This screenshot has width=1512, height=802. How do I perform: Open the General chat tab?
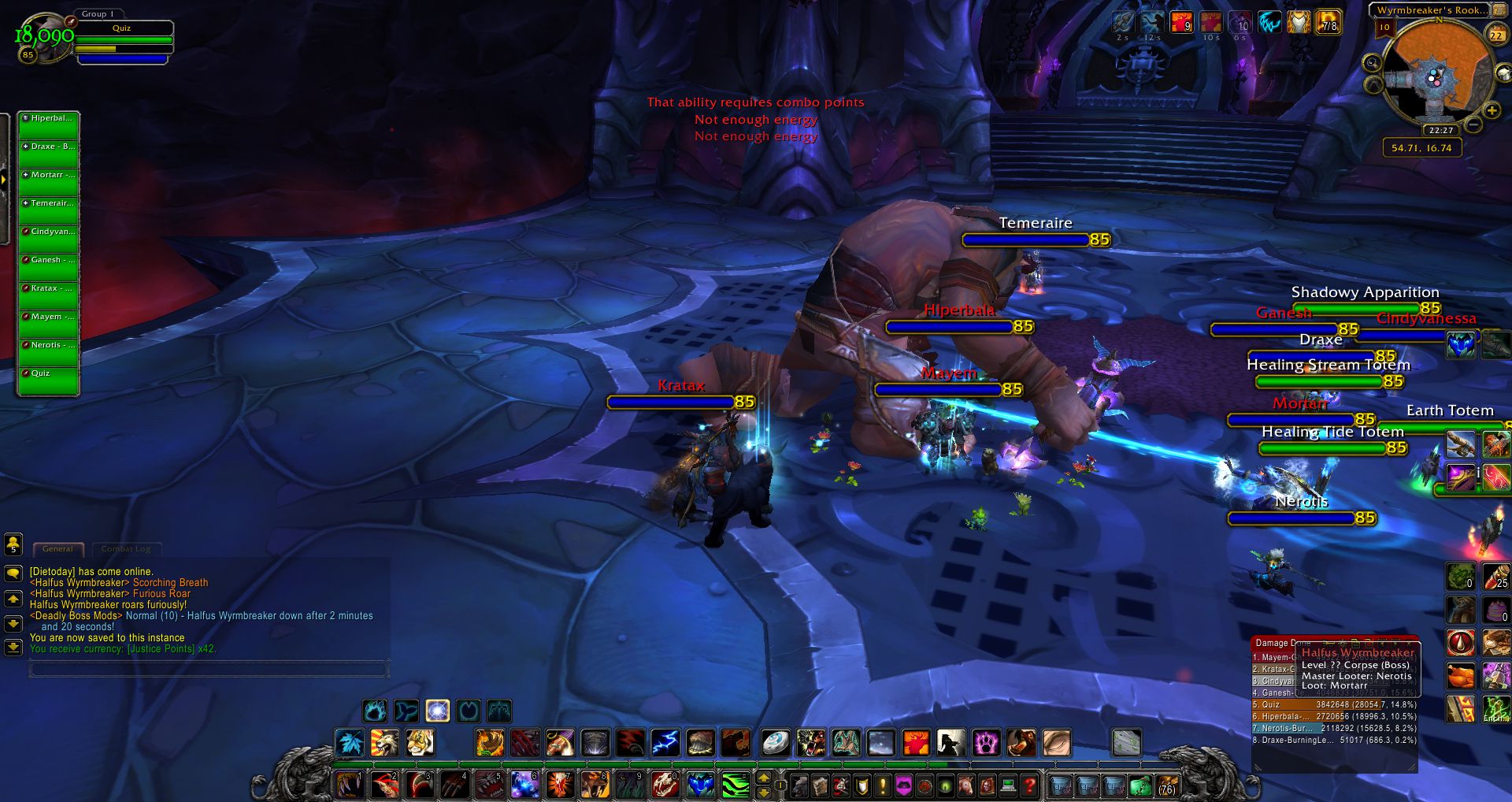(x=57, y=549)
